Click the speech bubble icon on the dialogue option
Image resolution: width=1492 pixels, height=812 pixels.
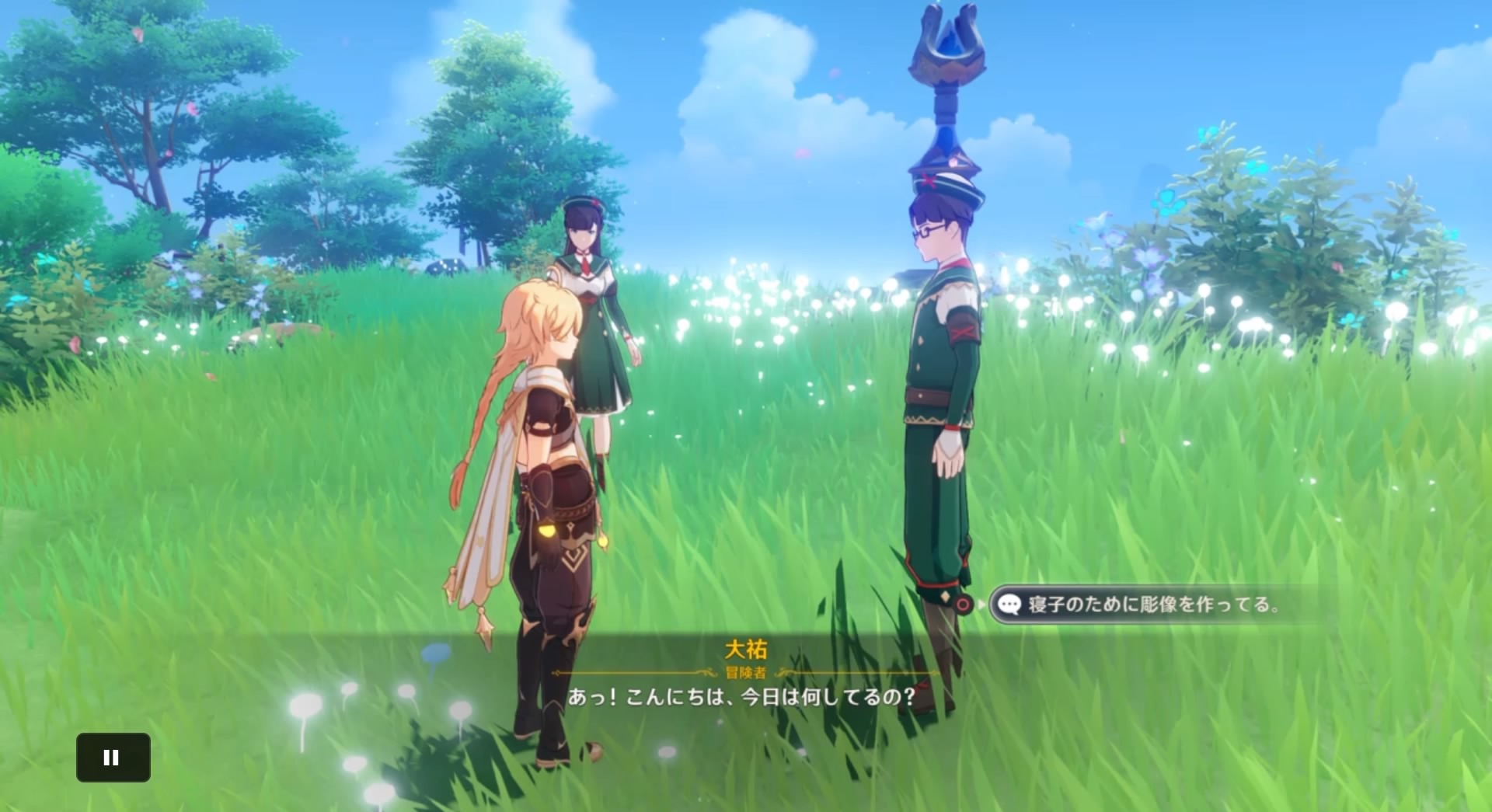(1010, 602)
